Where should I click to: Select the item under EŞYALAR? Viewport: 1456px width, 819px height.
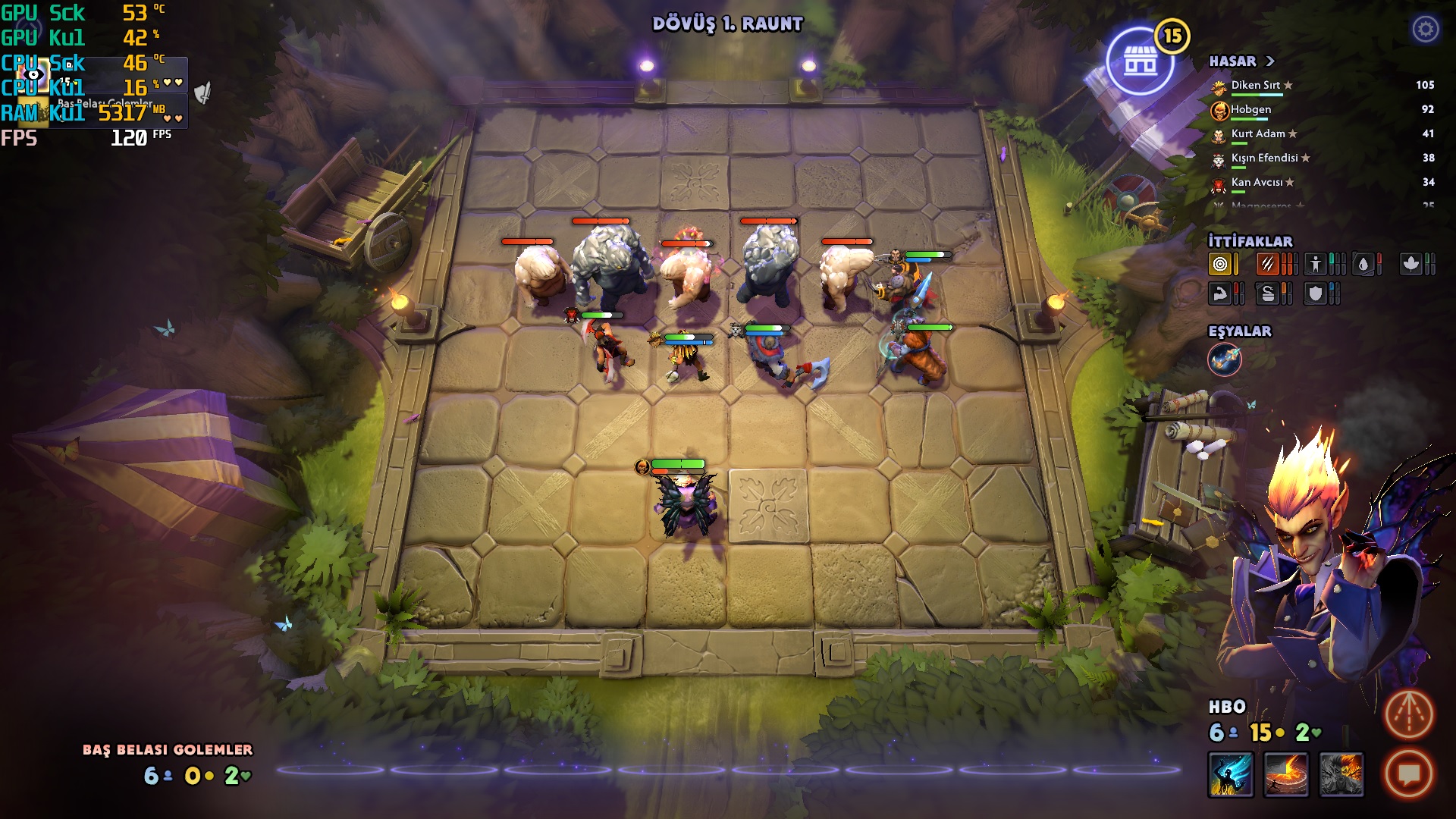coord(1225,359)
